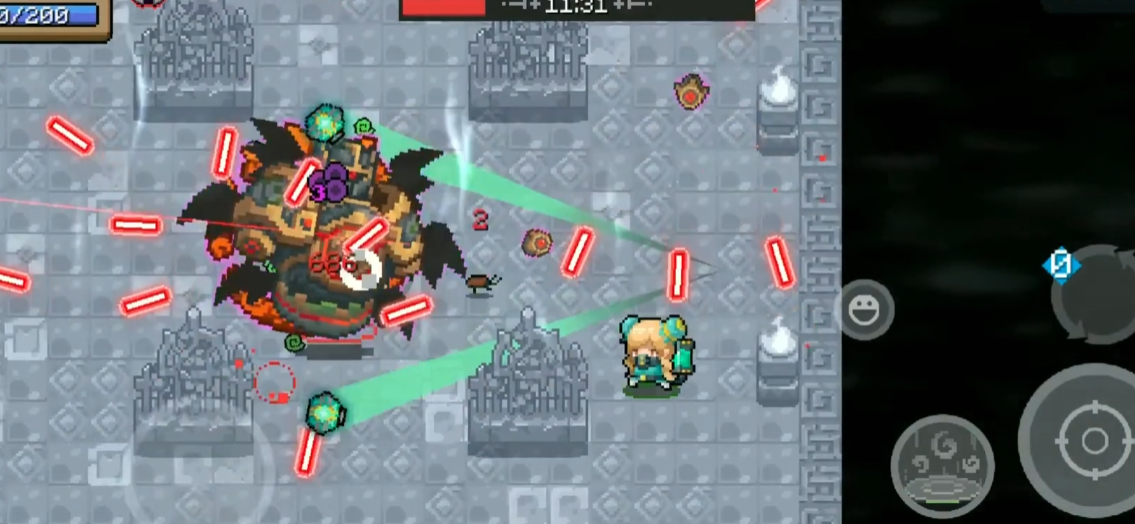
Task: Open the smiley emote button
Action: [x=864, y=310]
